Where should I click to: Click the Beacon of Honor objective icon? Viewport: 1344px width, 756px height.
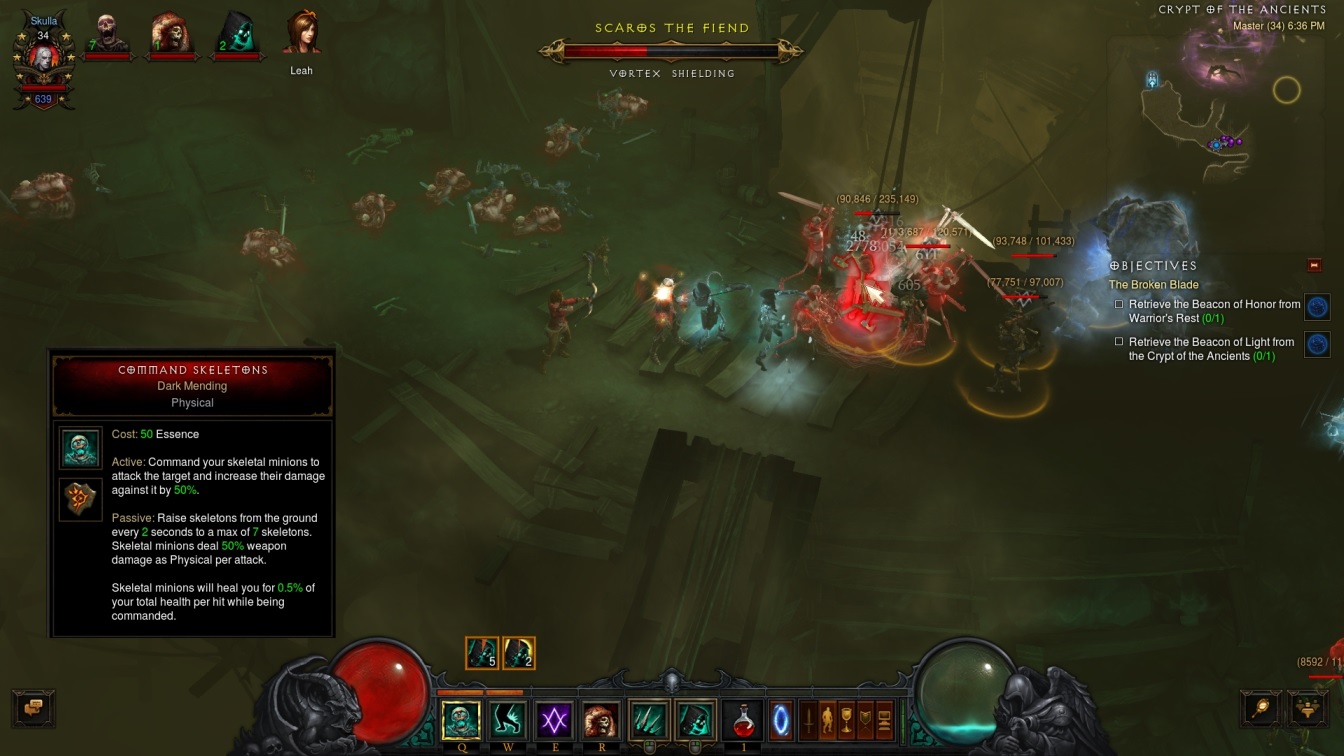pos(1317,307)
